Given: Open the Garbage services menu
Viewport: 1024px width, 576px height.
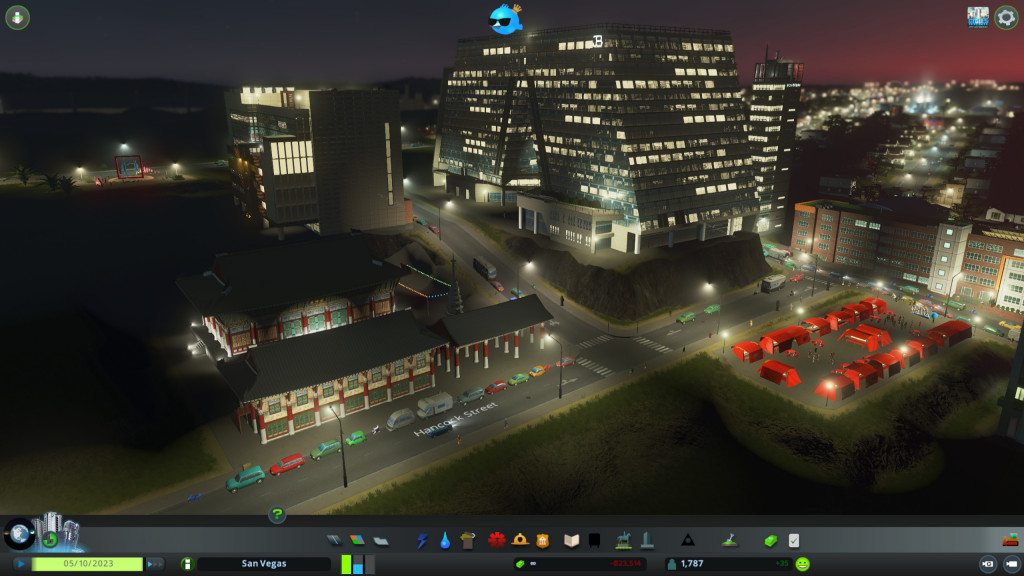Looking at the screenshot, I should (x=468, y=541).
